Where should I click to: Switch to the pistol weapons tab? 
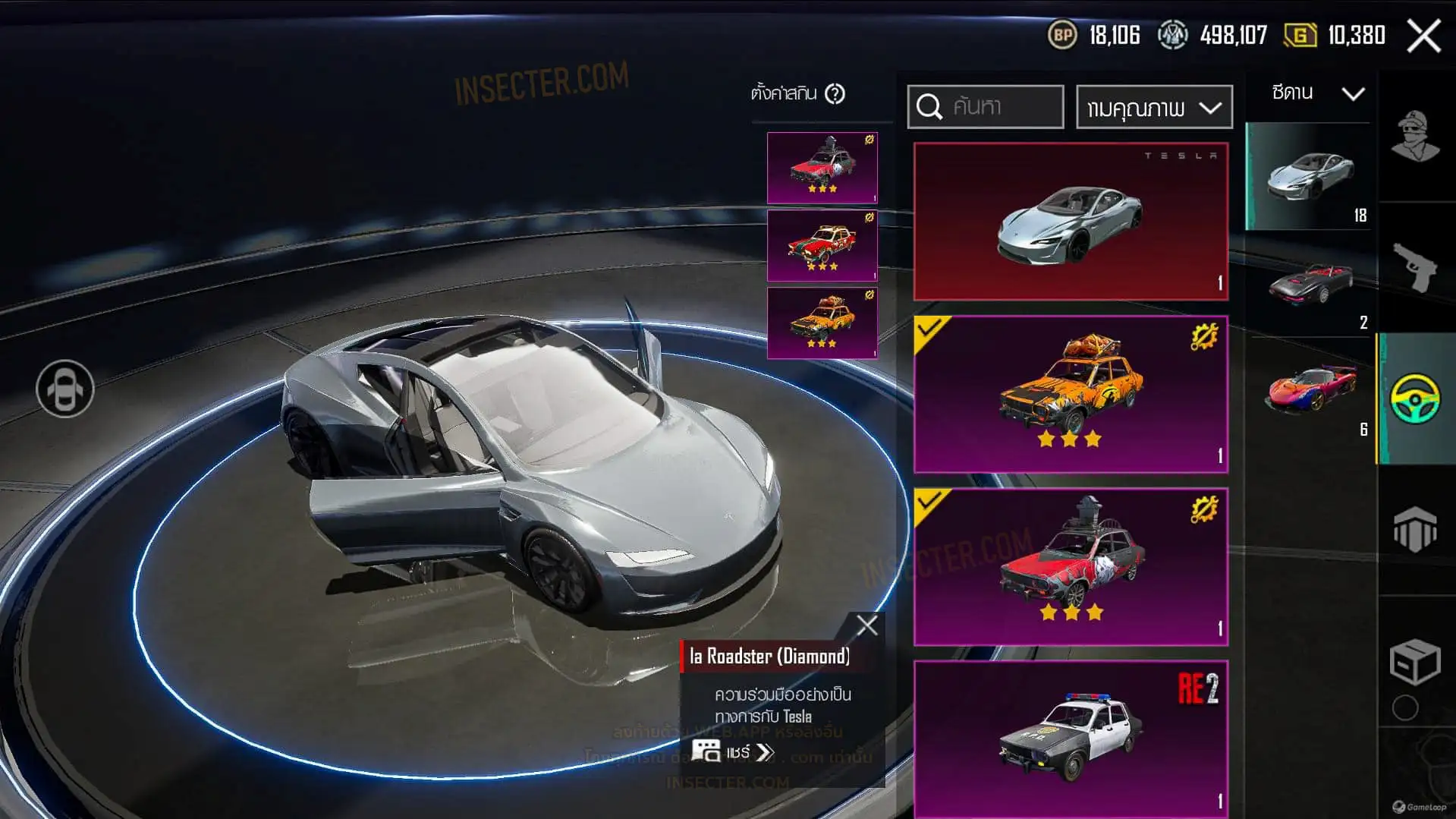(1416, 267)
